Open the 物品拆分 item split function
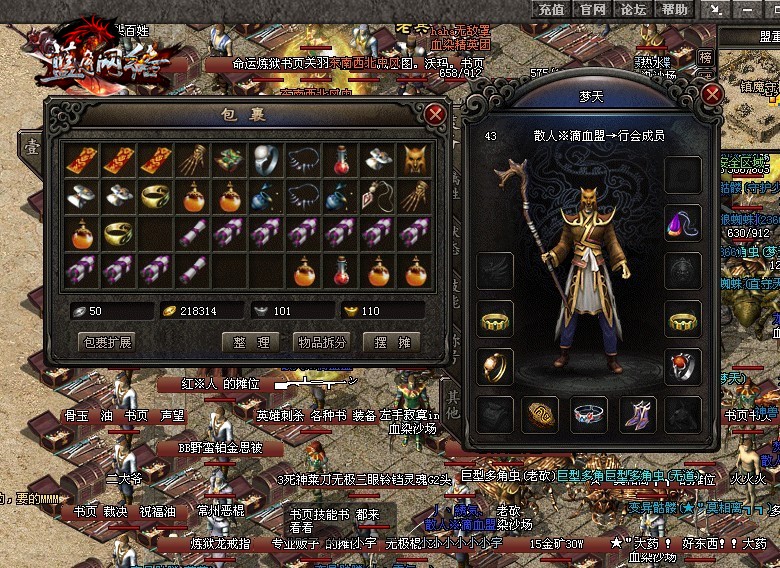This screenshot has height=568, width=780. tap(322, 342)
